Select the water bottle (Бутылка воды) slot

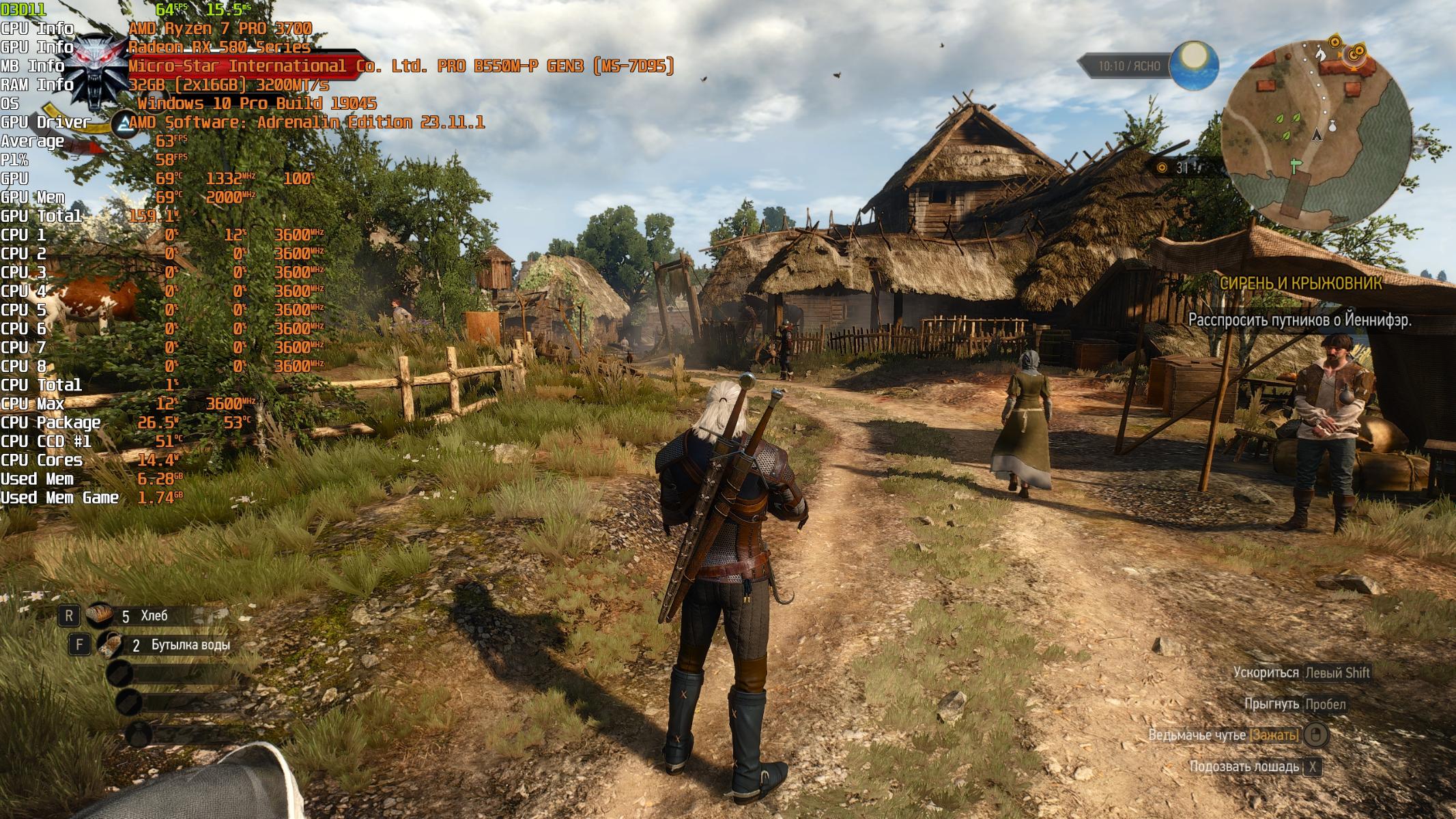point(110,644)
